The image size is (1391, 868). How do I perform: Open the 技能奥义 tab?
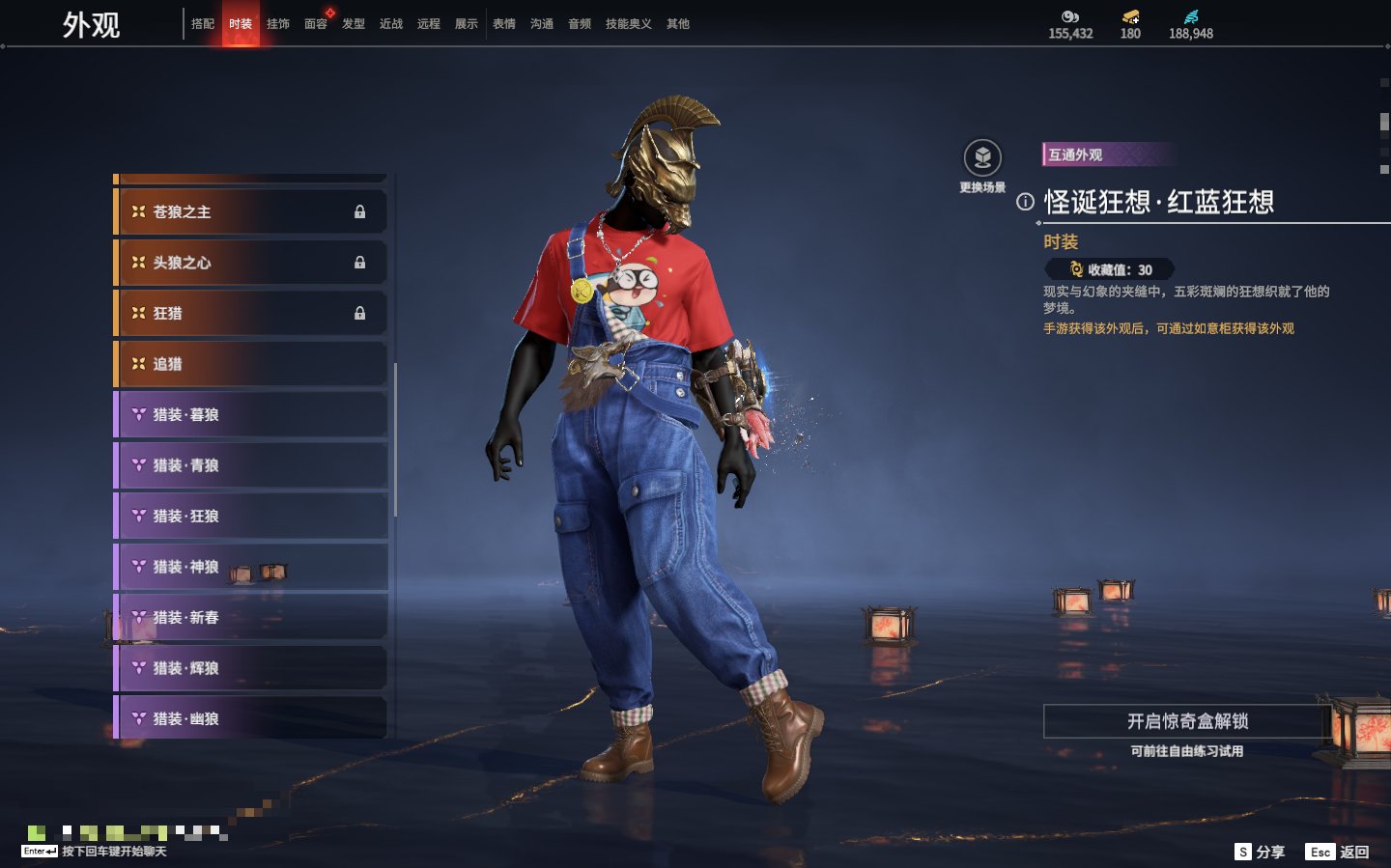(628, 24)
